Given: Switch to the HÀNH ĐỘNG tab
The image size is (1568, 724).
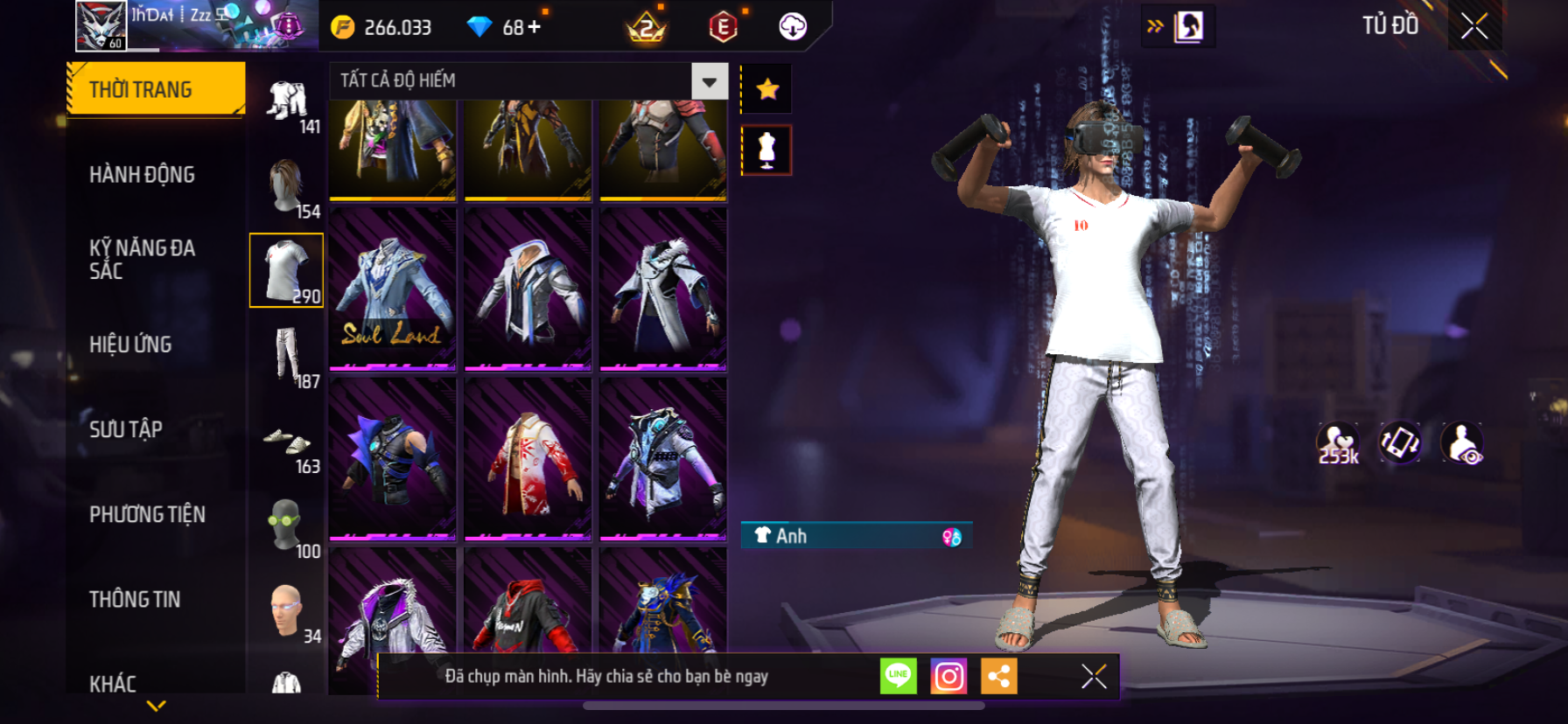Looking at the screenshot, I should click(142, 175).
